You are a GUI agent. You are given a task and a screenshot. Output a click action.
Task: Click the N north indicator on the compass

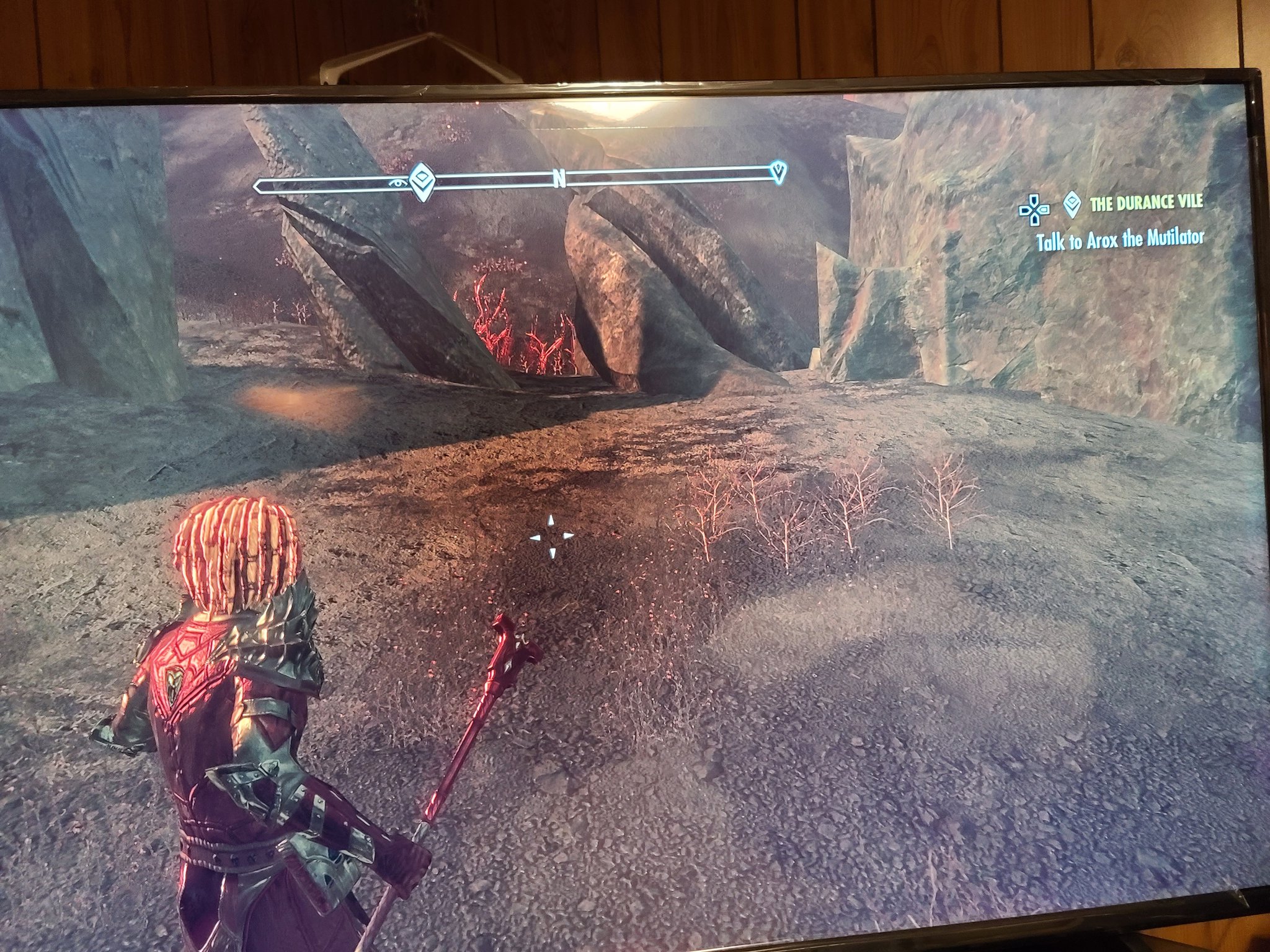tap(559, 177)
